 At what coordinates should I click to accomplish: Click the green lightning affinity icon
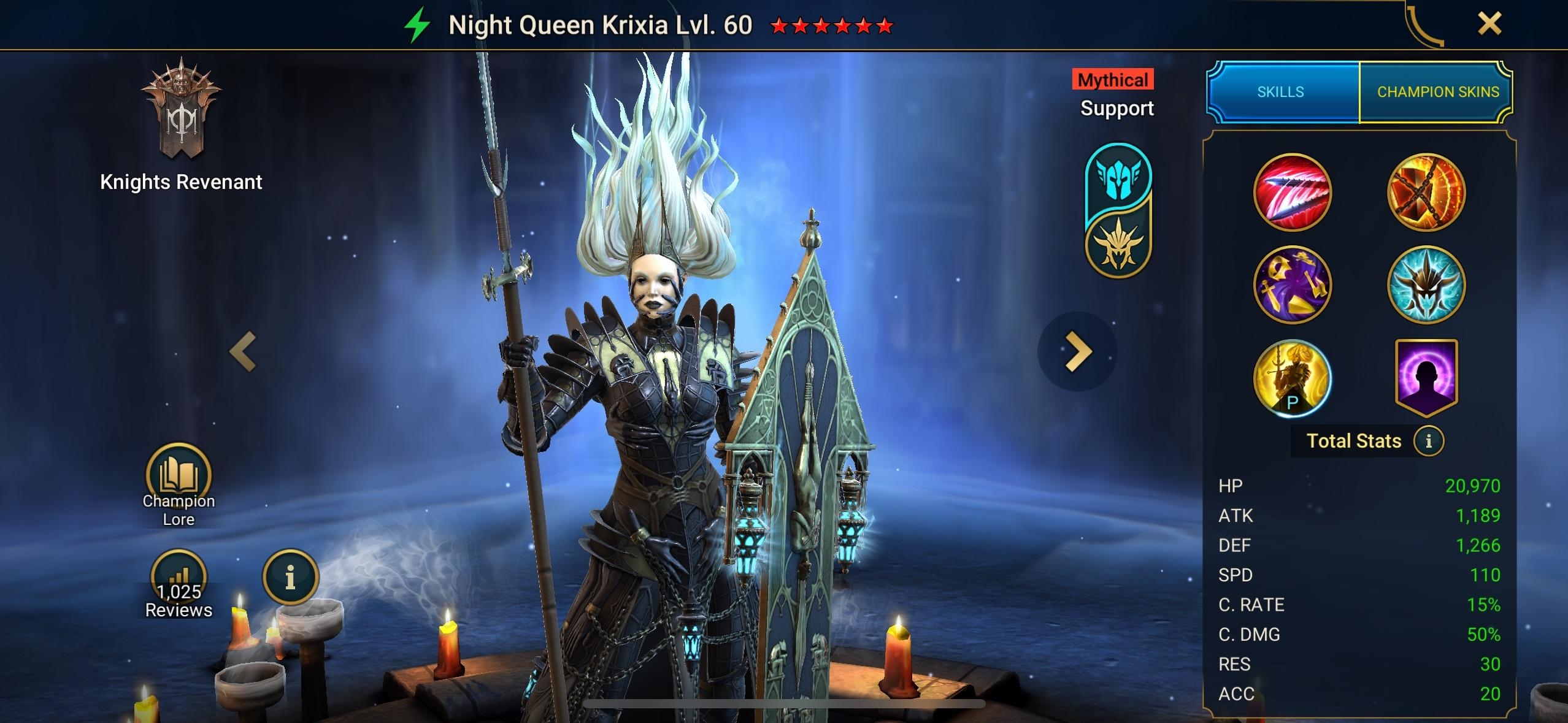coord(417,26)
